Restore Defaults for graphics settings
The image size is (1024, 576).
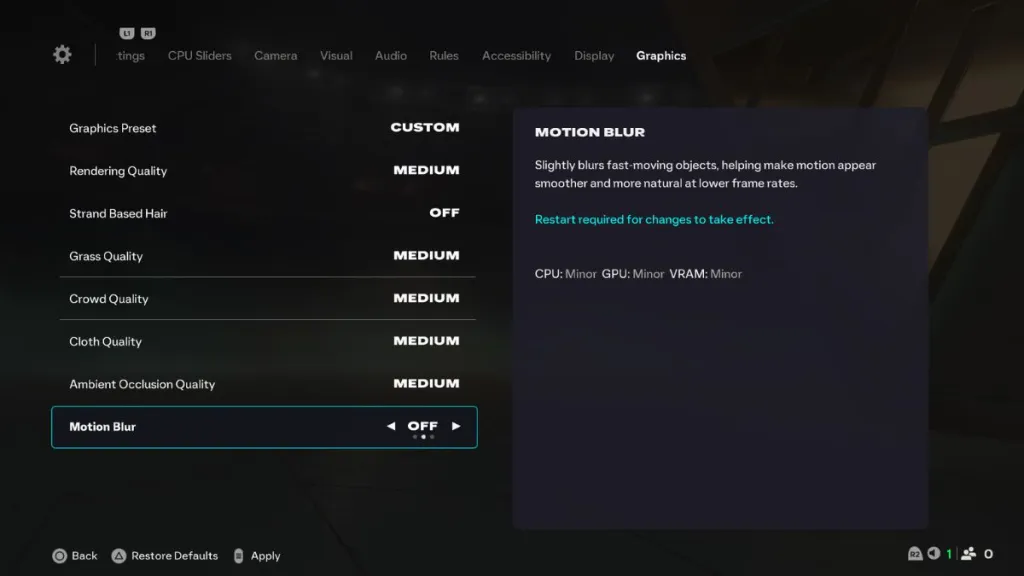(x=165, y=556)
